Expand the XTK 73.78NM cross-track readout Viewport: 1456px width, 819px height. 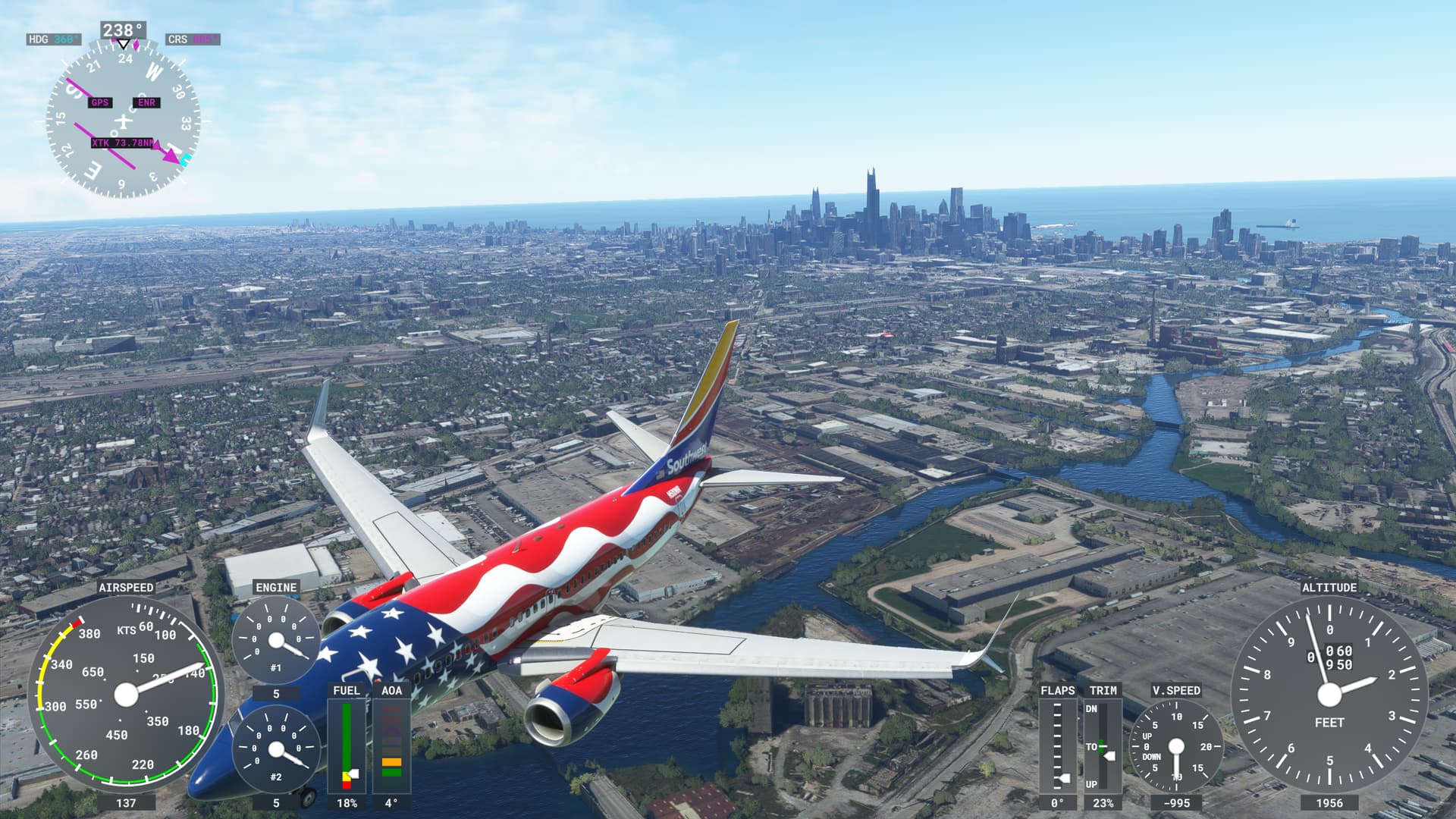point(123,141)
